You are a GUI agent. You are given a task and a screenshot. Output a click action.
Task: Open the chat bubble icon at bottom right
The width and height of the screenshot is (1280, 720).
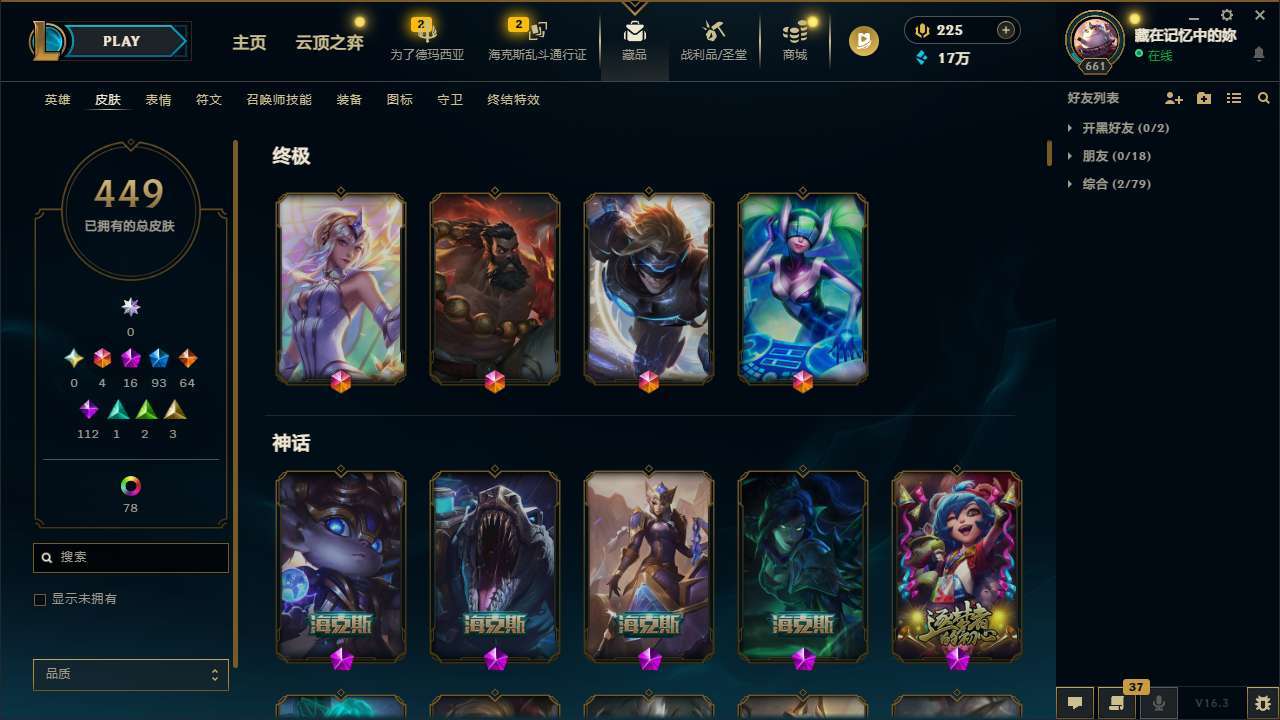click(1077, 704)
